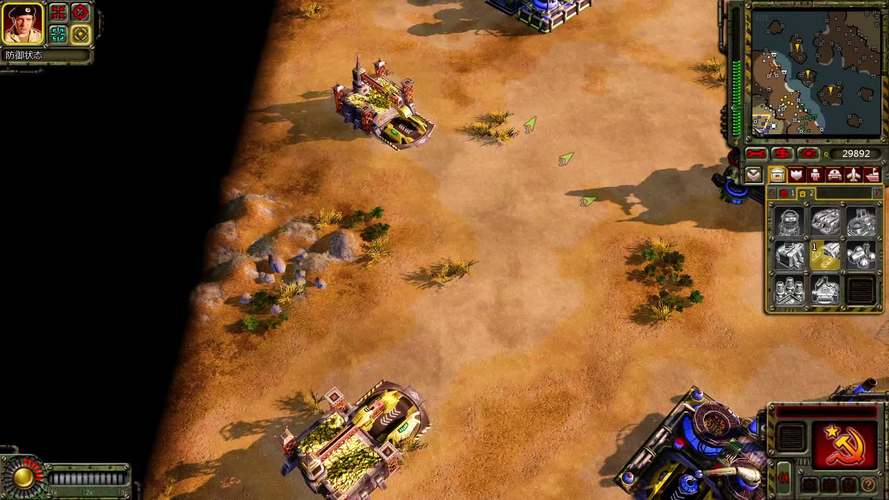Open the naval units build tab

(x=872, y=174)
